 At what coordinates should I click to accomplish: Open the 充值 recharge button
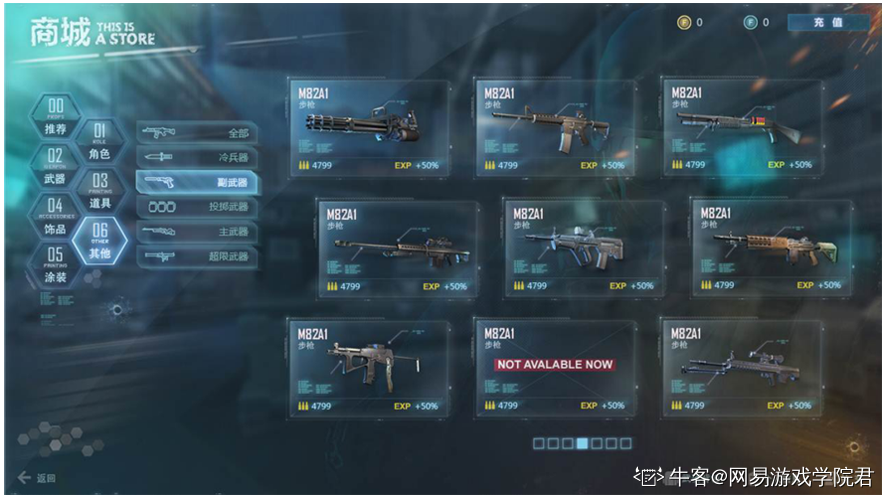tap(828, 22)
